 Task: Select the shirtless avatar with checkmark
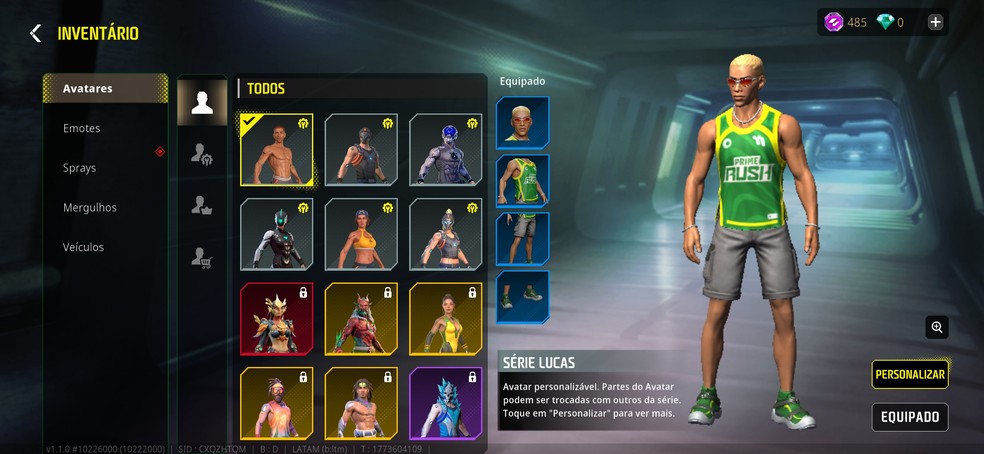pyautogui.click(x=276, y=150)
